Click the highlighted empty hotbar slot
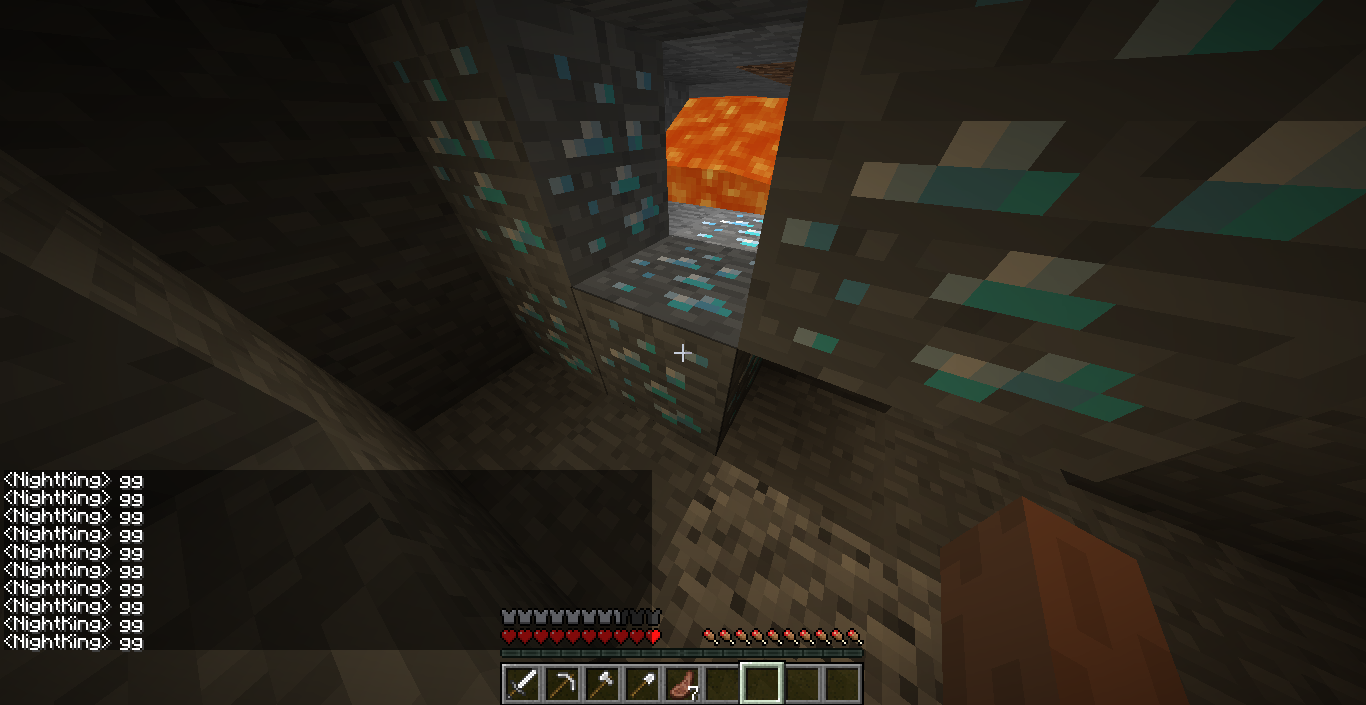 [x=762, y=683]
